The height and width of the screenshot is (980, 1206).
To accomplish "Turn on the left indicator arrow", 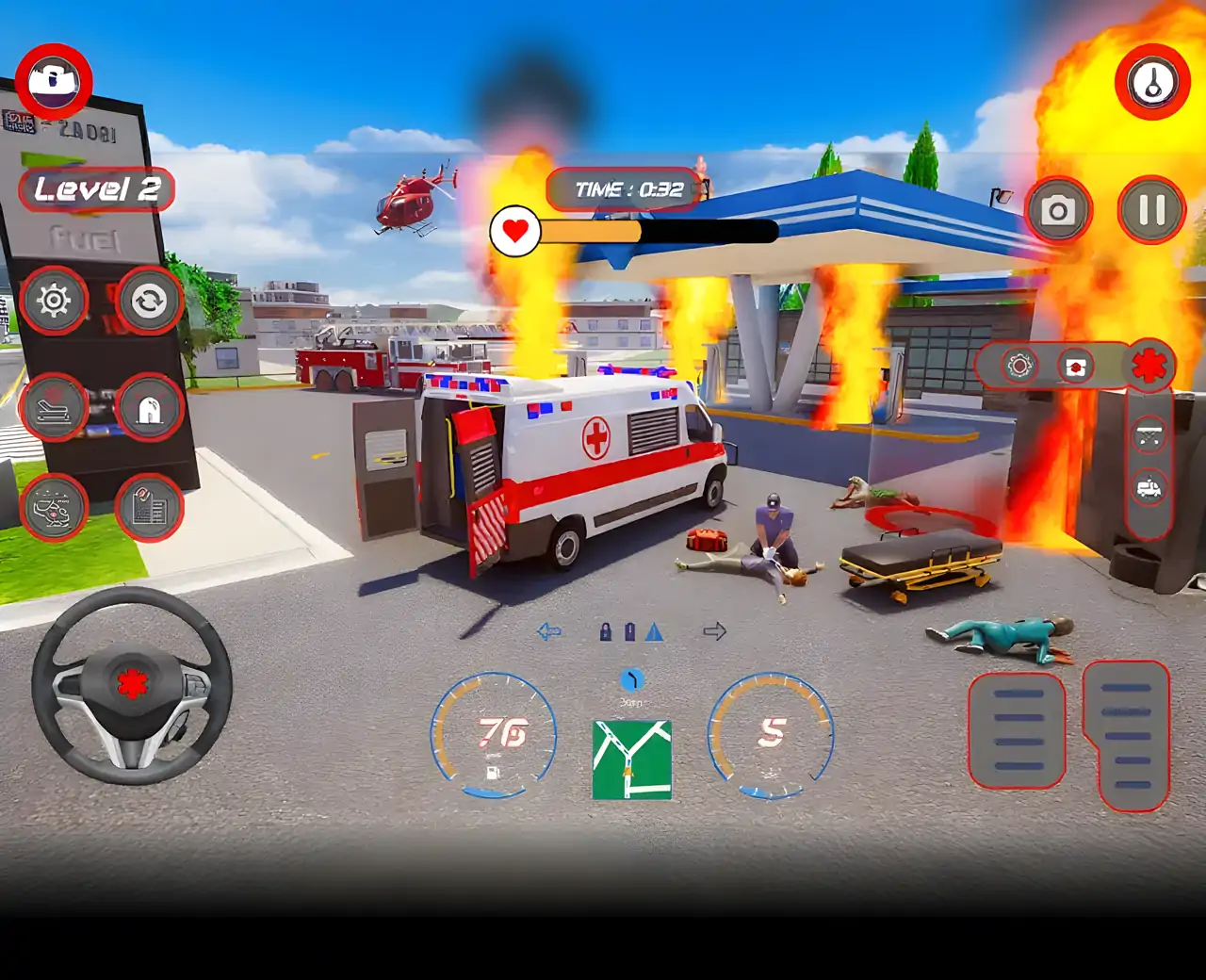I will [549, 631].
